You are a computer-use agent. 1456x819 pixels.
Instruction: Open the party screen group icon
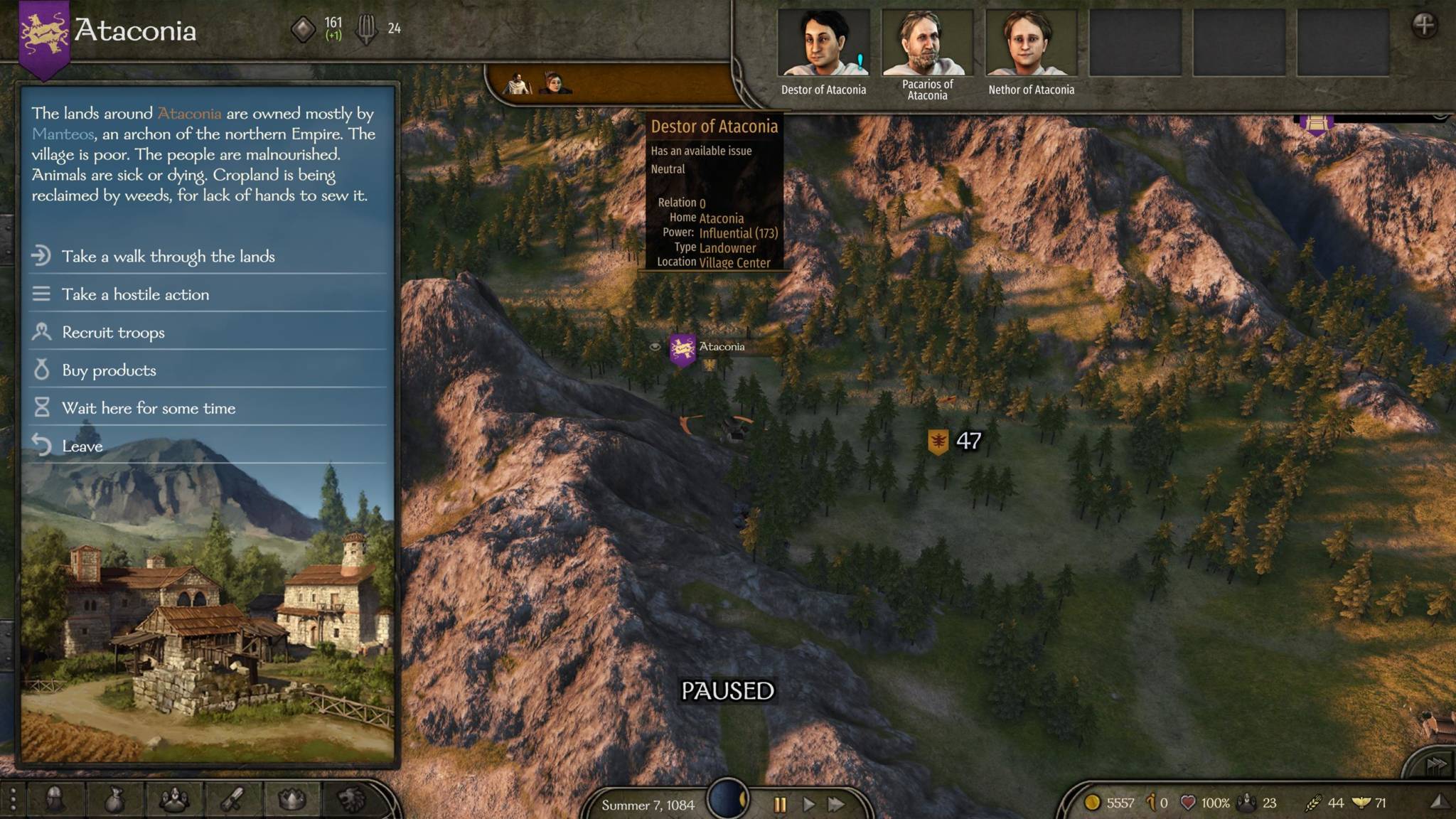[173, 801]
